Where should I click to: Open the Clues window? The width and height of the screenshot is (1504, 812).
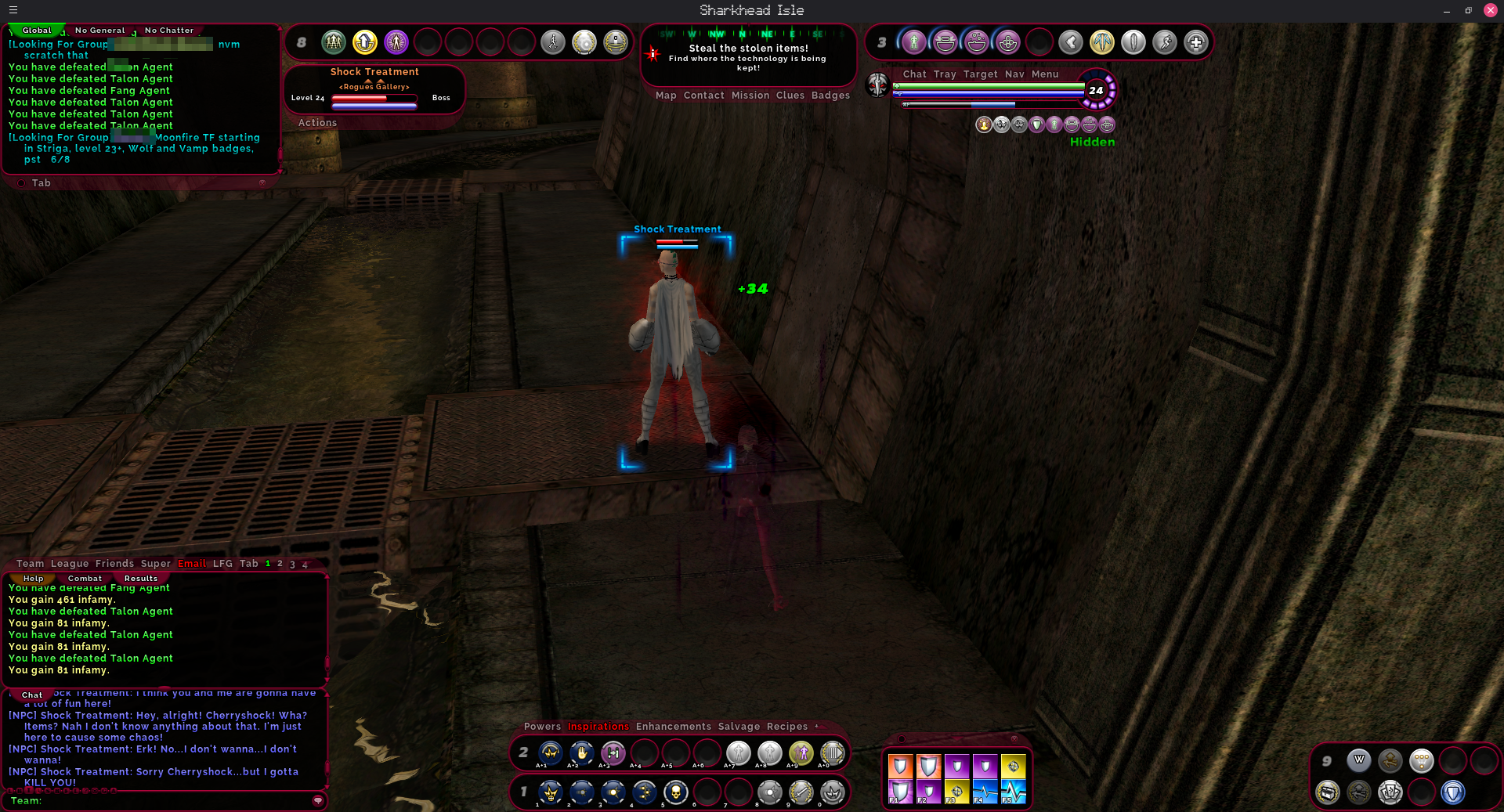[x=790, y=96]
